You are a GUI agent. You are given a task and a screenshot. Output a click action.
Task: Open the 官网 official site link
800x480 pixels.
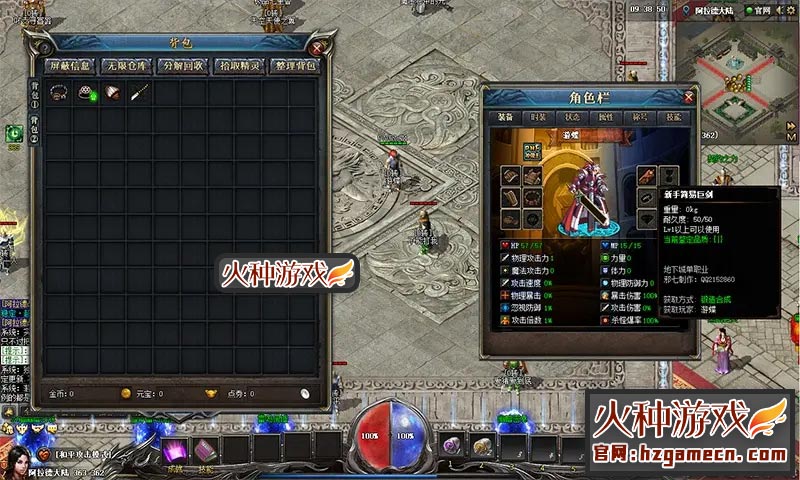pos(764,9)
